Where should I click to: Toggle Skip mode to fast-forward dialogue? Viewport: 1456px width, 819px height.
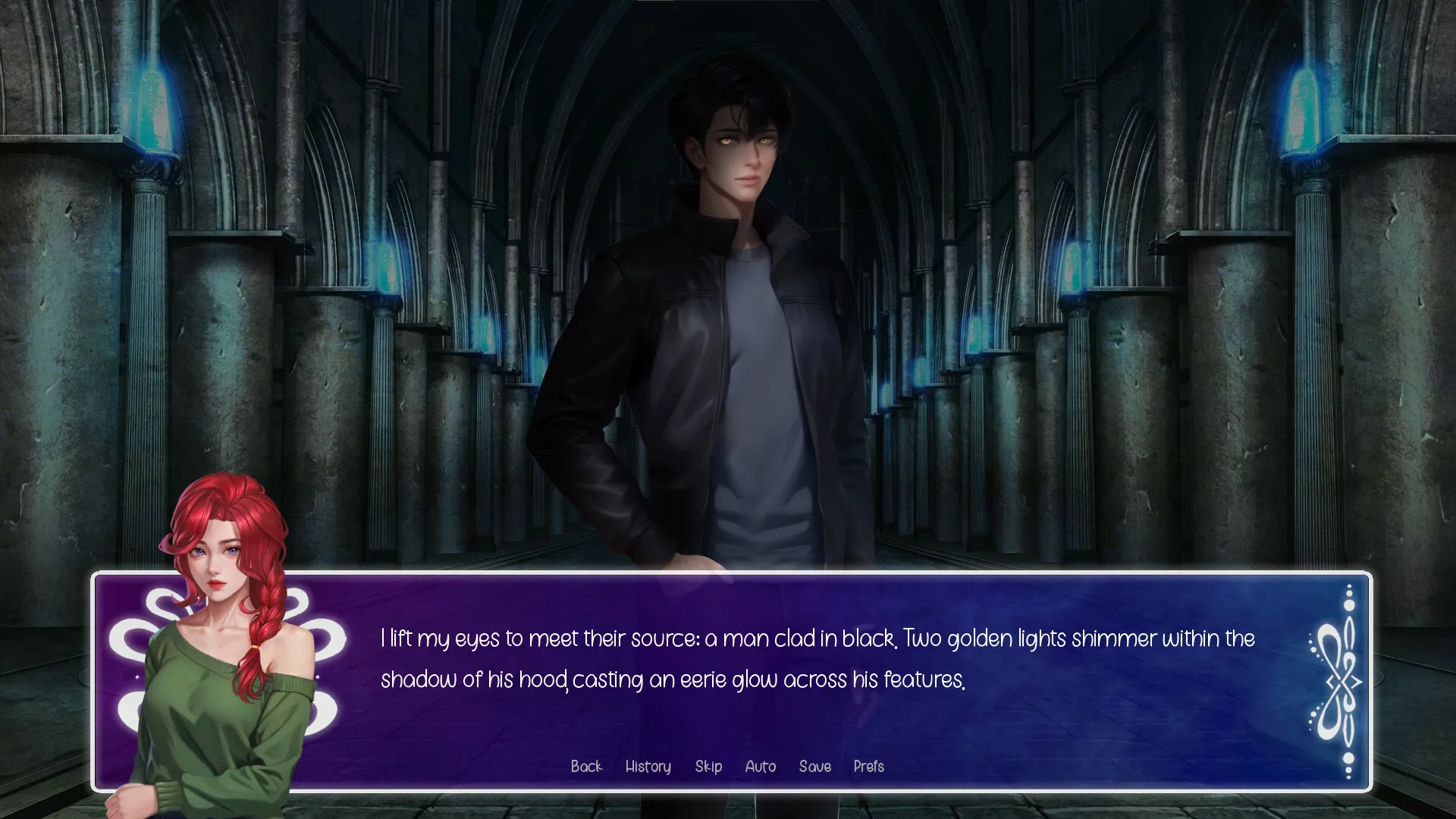708,767
